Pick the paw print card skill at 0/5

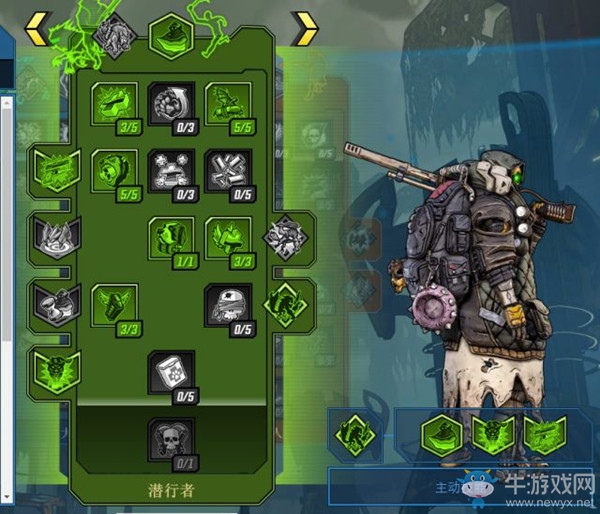pos(170,374)
